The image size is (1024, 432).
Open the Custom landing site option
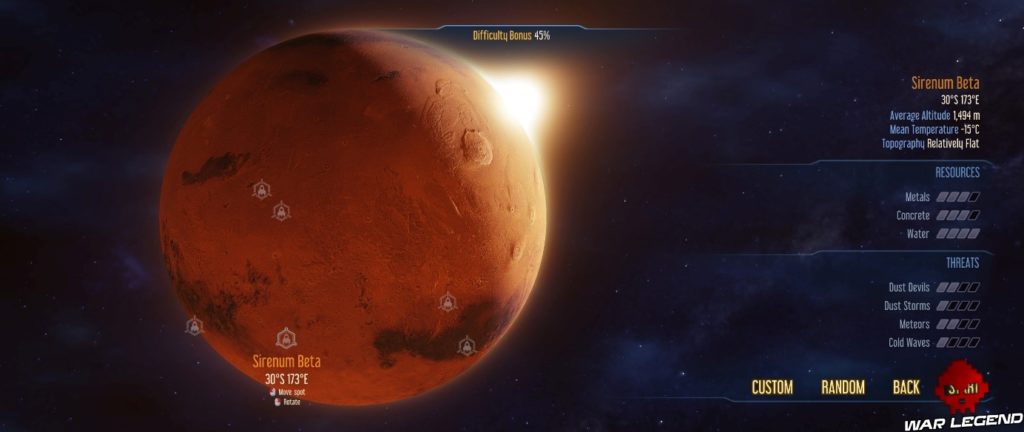[772, 388]
